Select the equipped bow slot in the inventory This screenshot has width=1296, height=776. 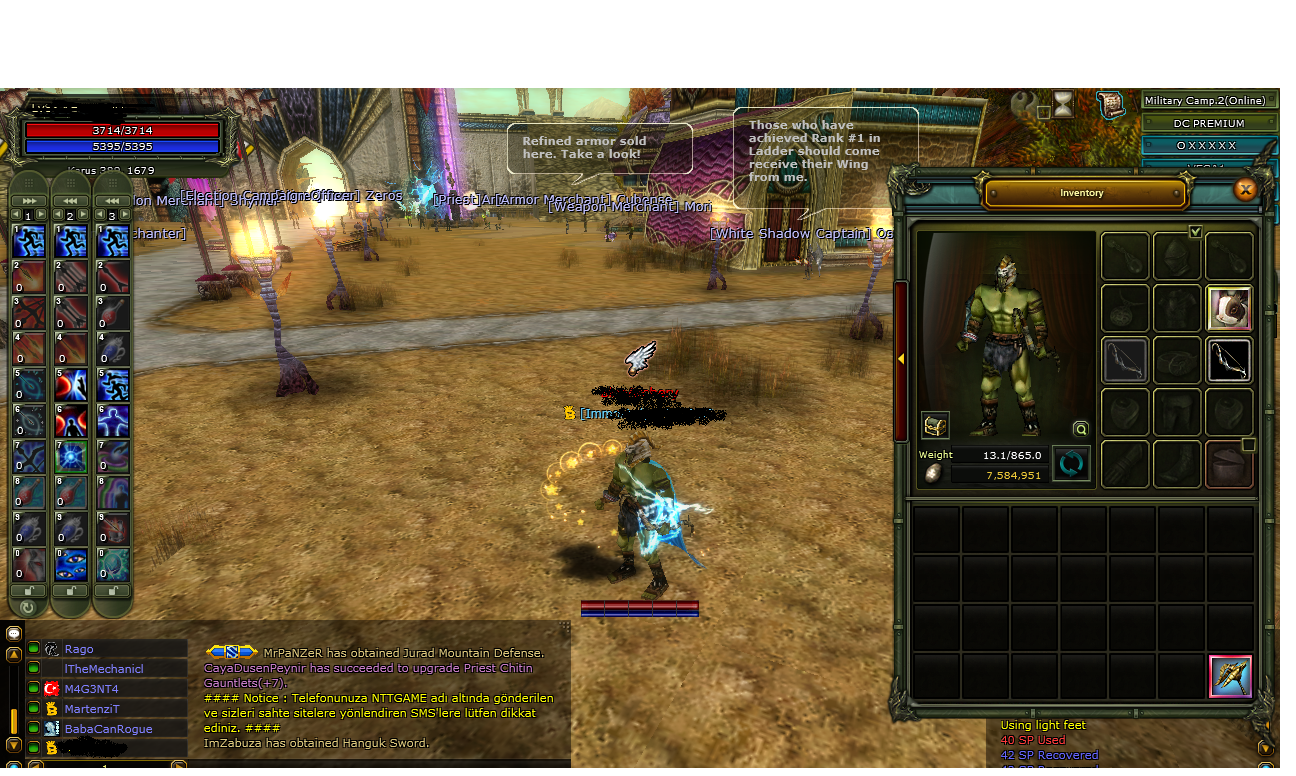1230,360
